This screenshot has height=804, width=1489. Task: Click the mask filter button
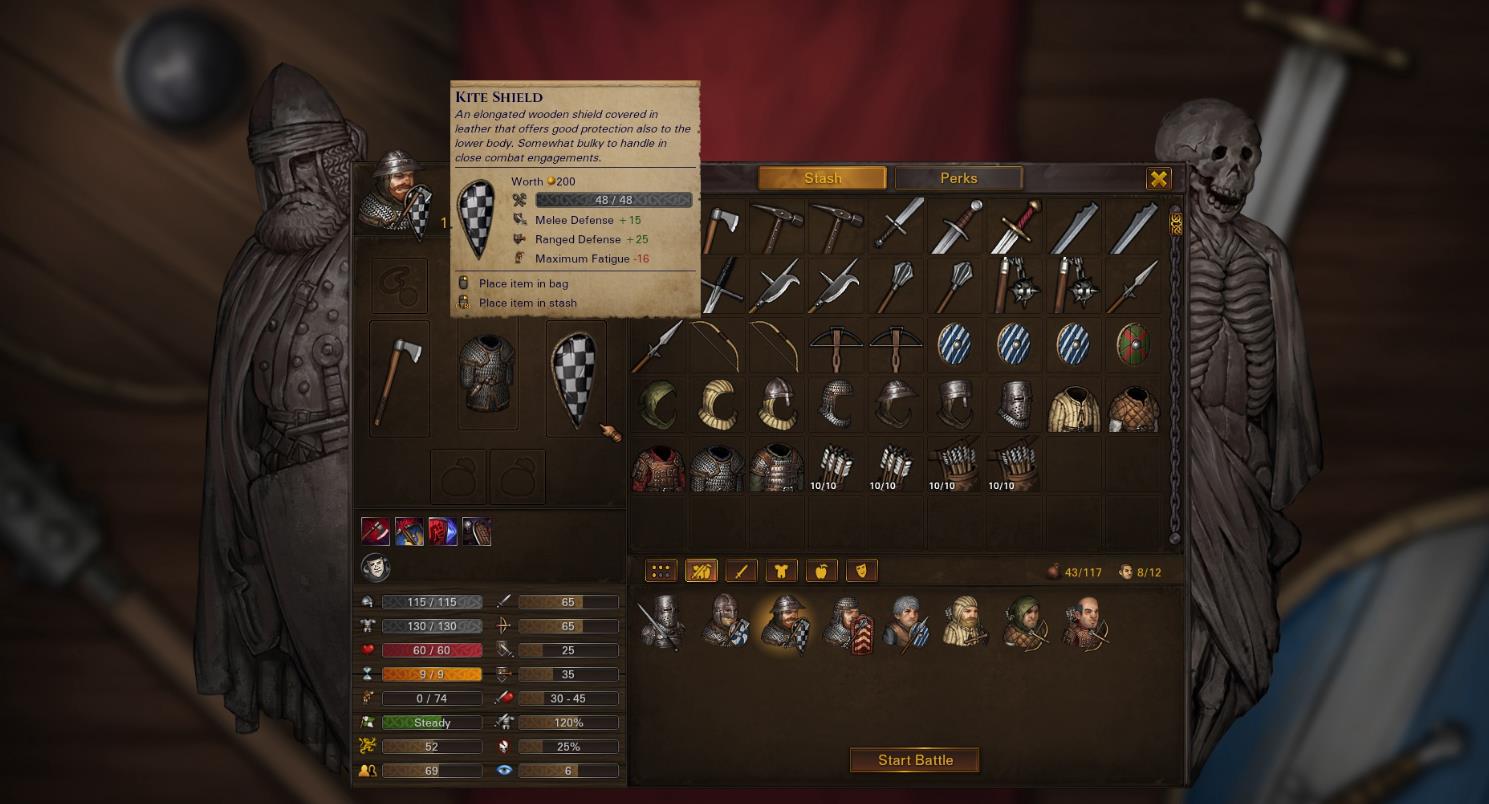861,571
